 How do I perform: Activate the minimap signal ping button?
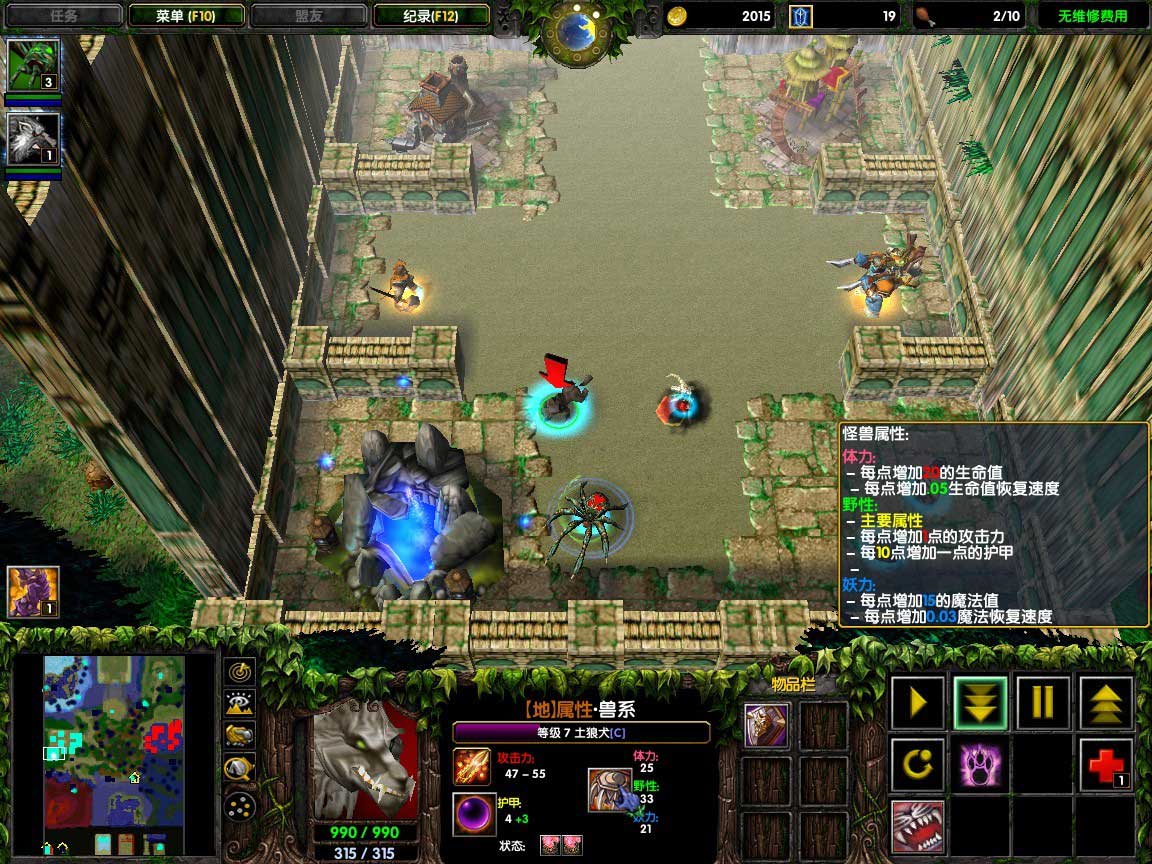240,671
